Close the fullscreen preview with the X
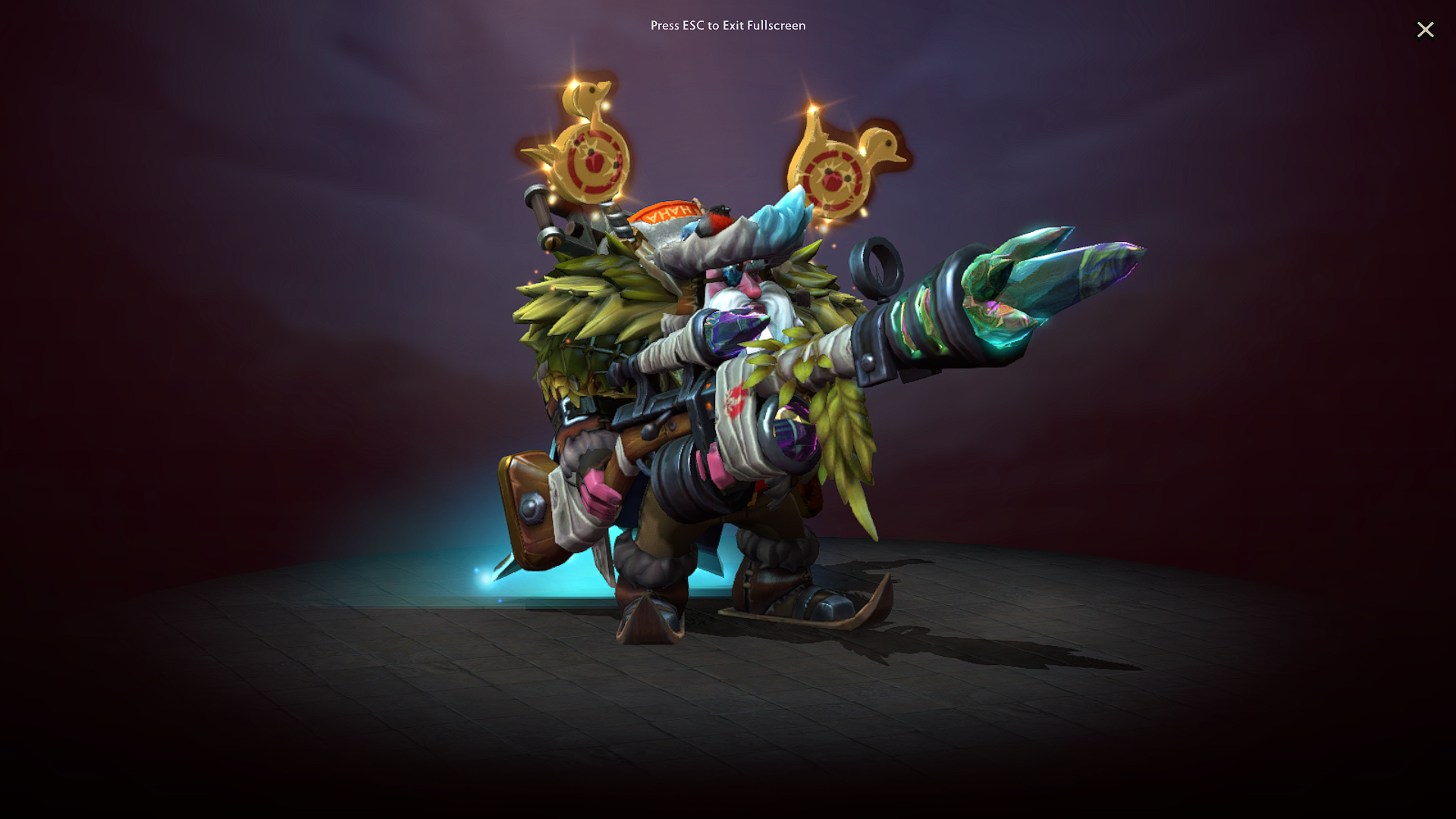Viewport: 1456px width, 819px height. [1426, 30]
